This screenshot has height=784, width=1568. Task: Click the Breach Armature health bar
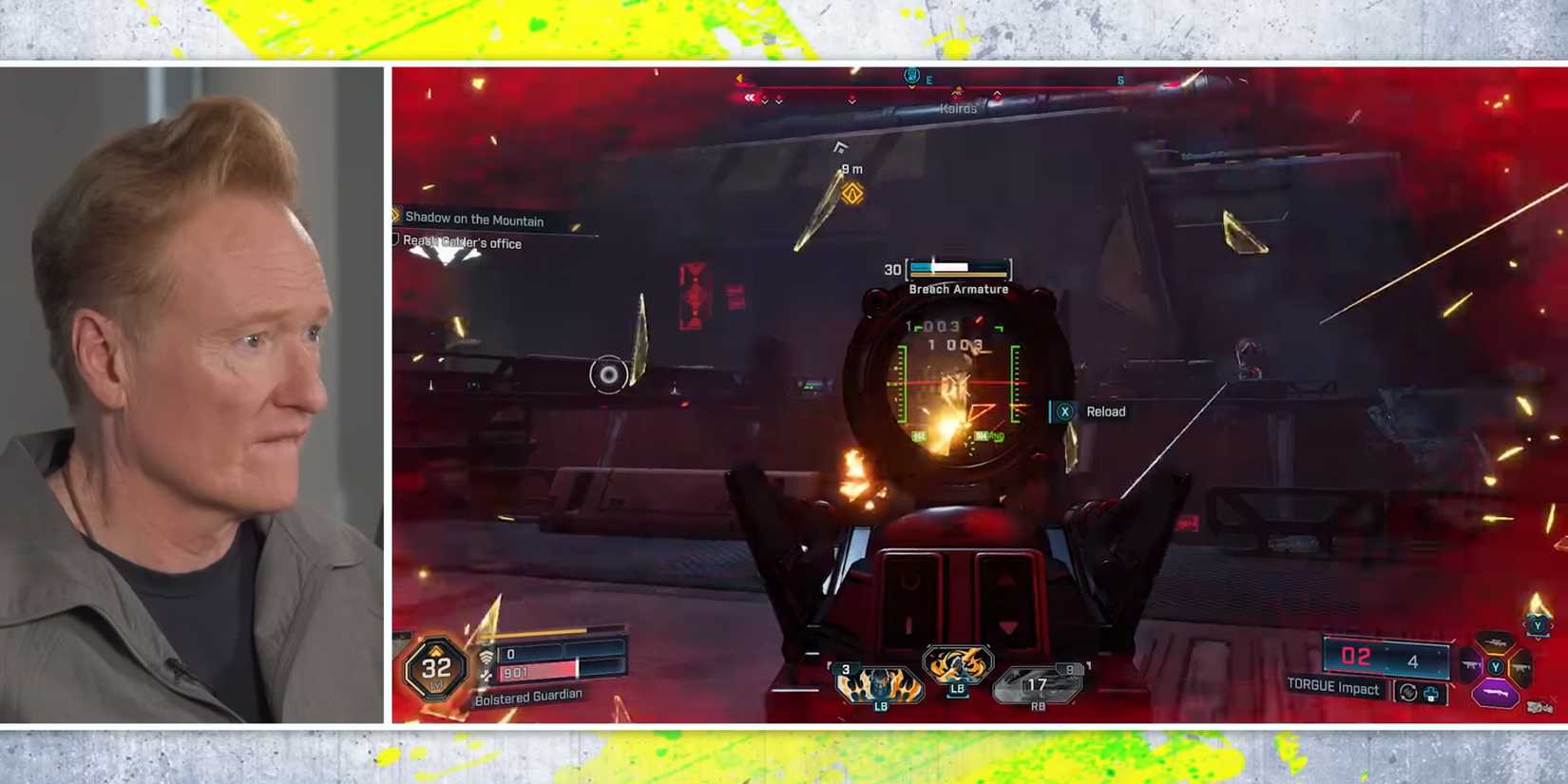pos(958,268)
